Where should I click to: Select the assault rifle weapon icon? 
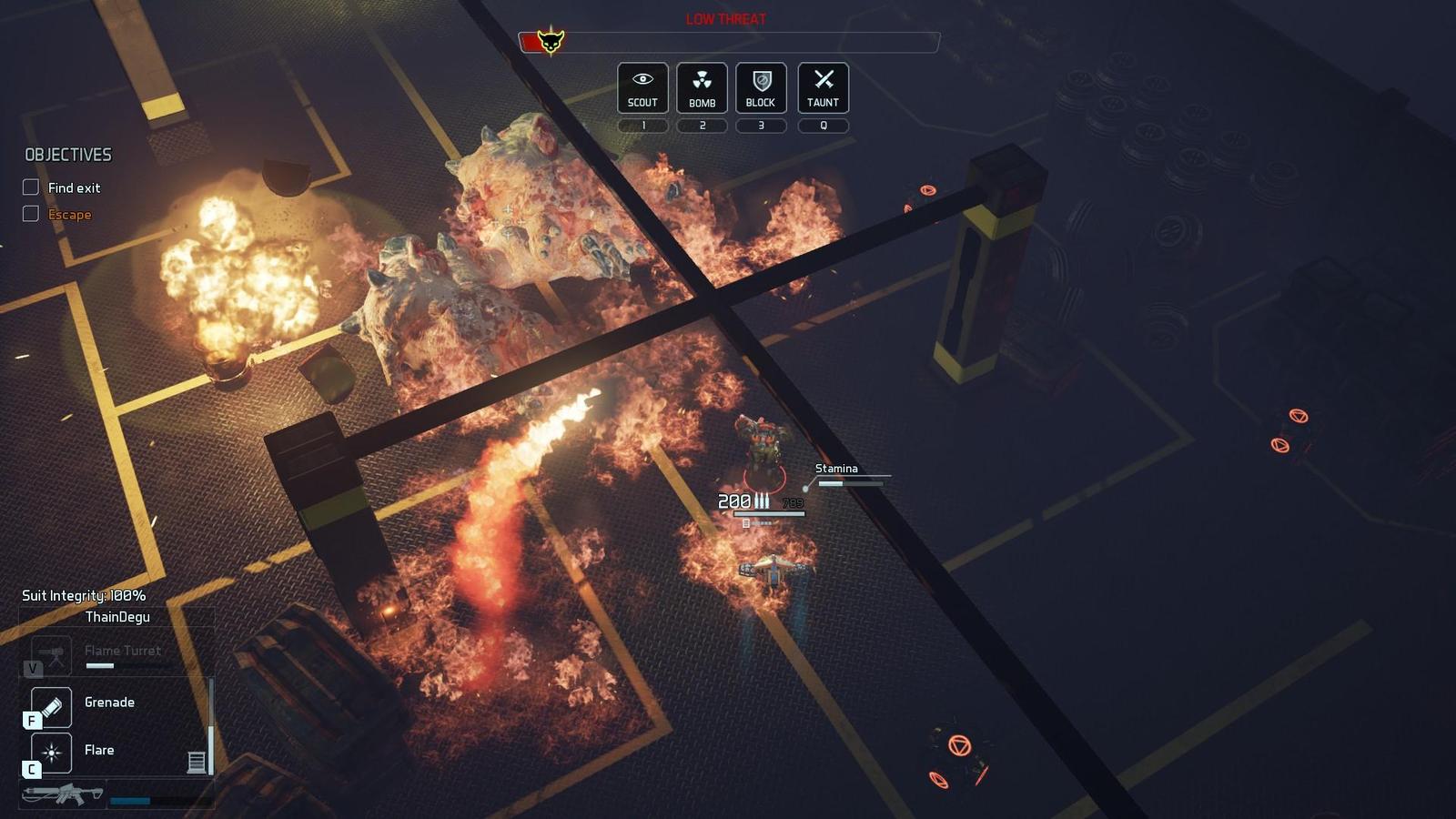click(x=63, y=794)
